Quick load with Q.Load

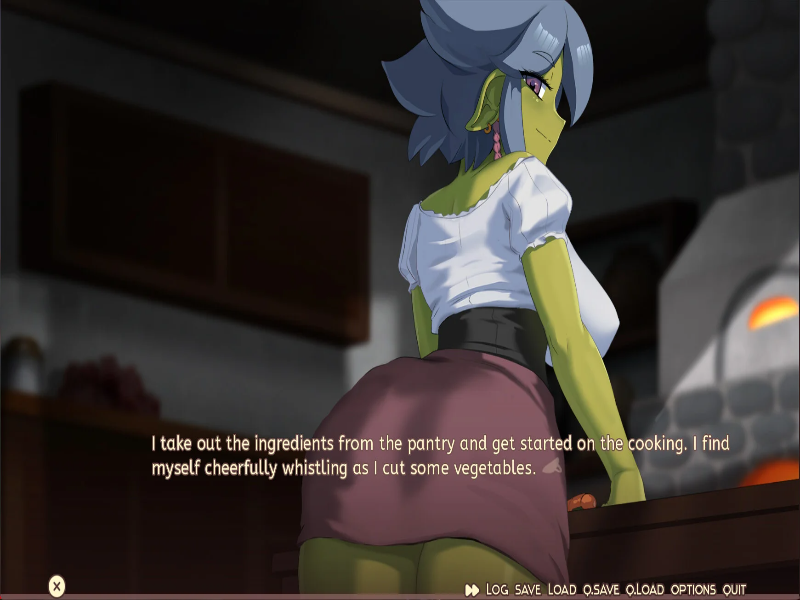(x=646, y=590)
